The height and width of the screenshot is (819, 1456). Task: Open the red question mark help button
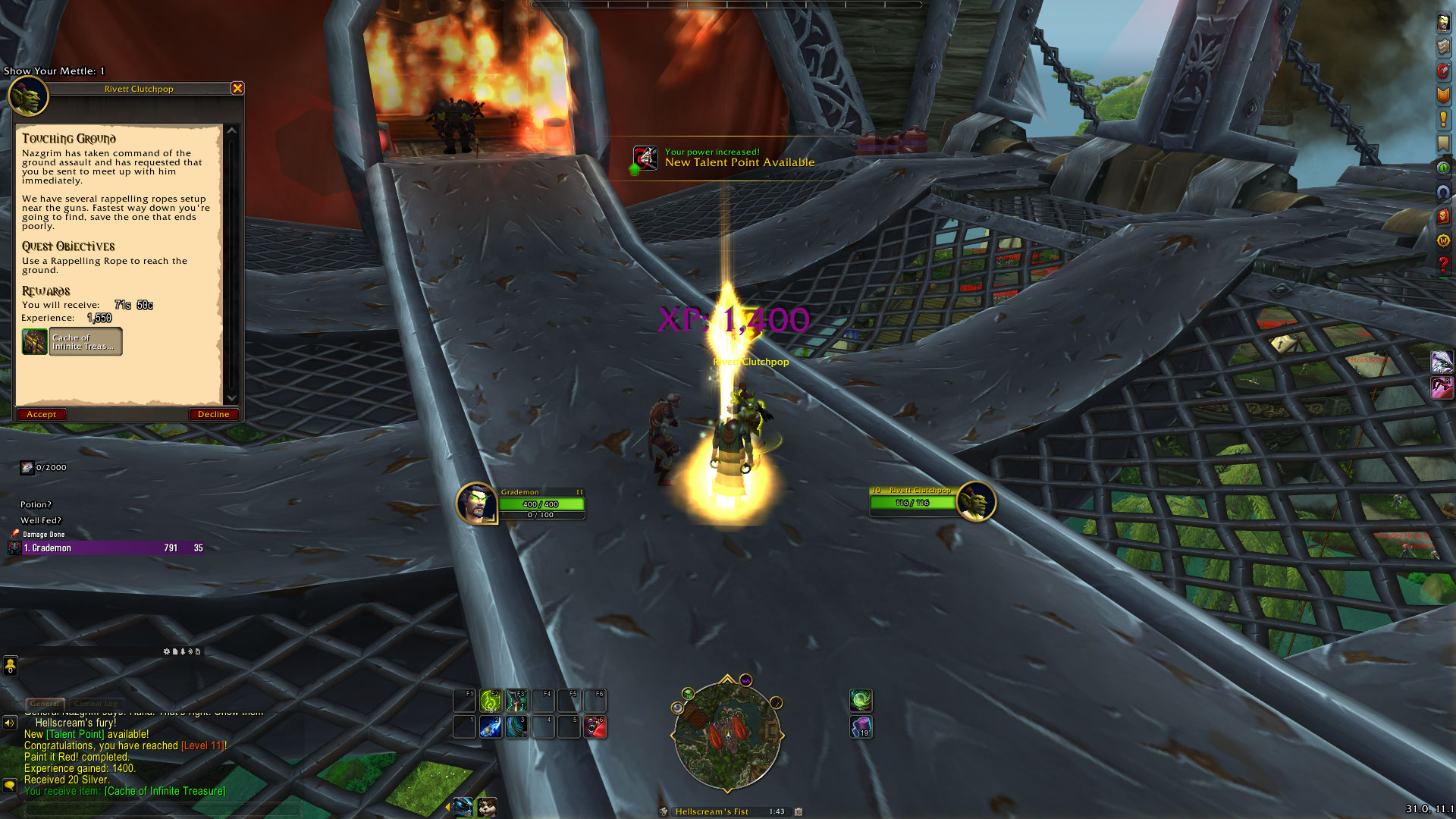(x=1443, y=265)
